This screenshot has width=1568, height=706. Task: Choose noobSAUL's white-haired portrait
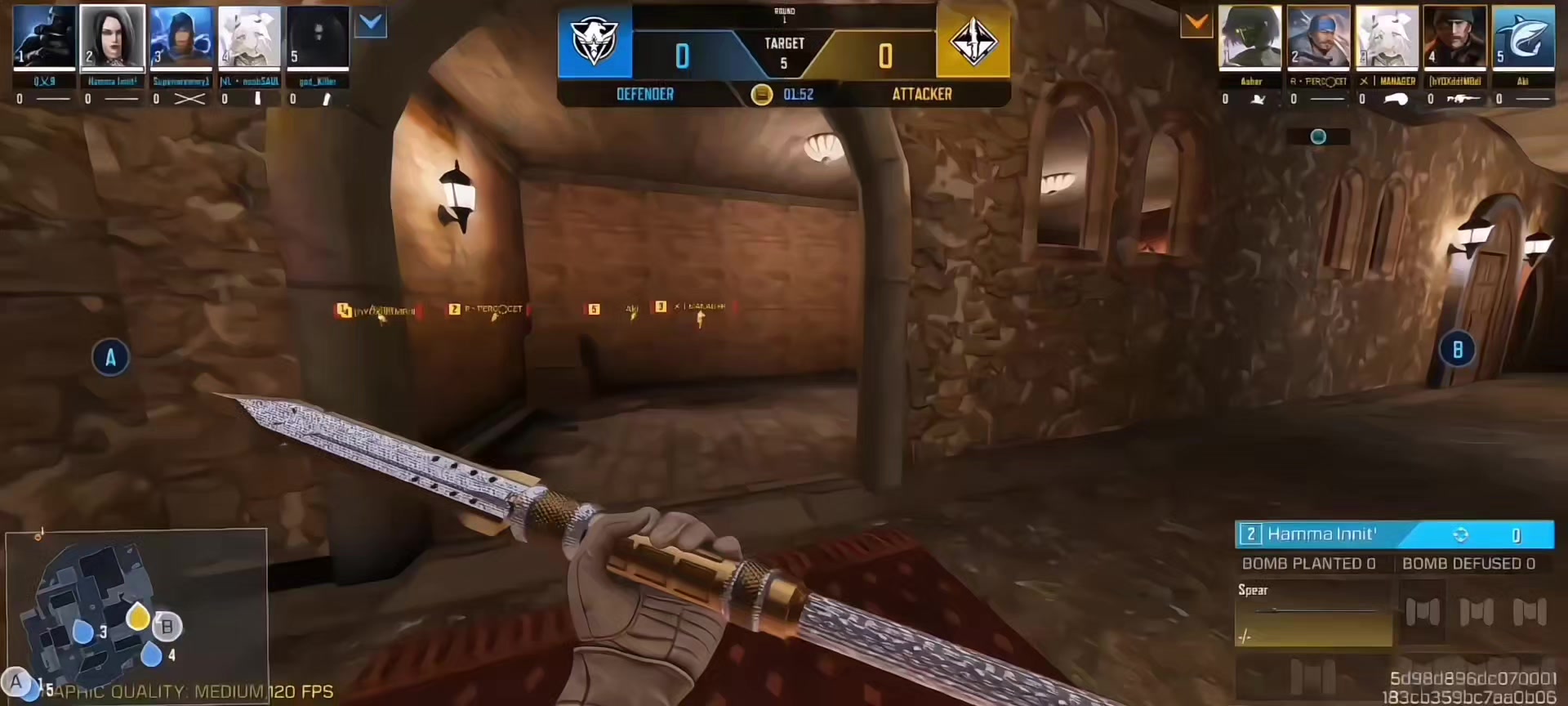tap(250, 38)
